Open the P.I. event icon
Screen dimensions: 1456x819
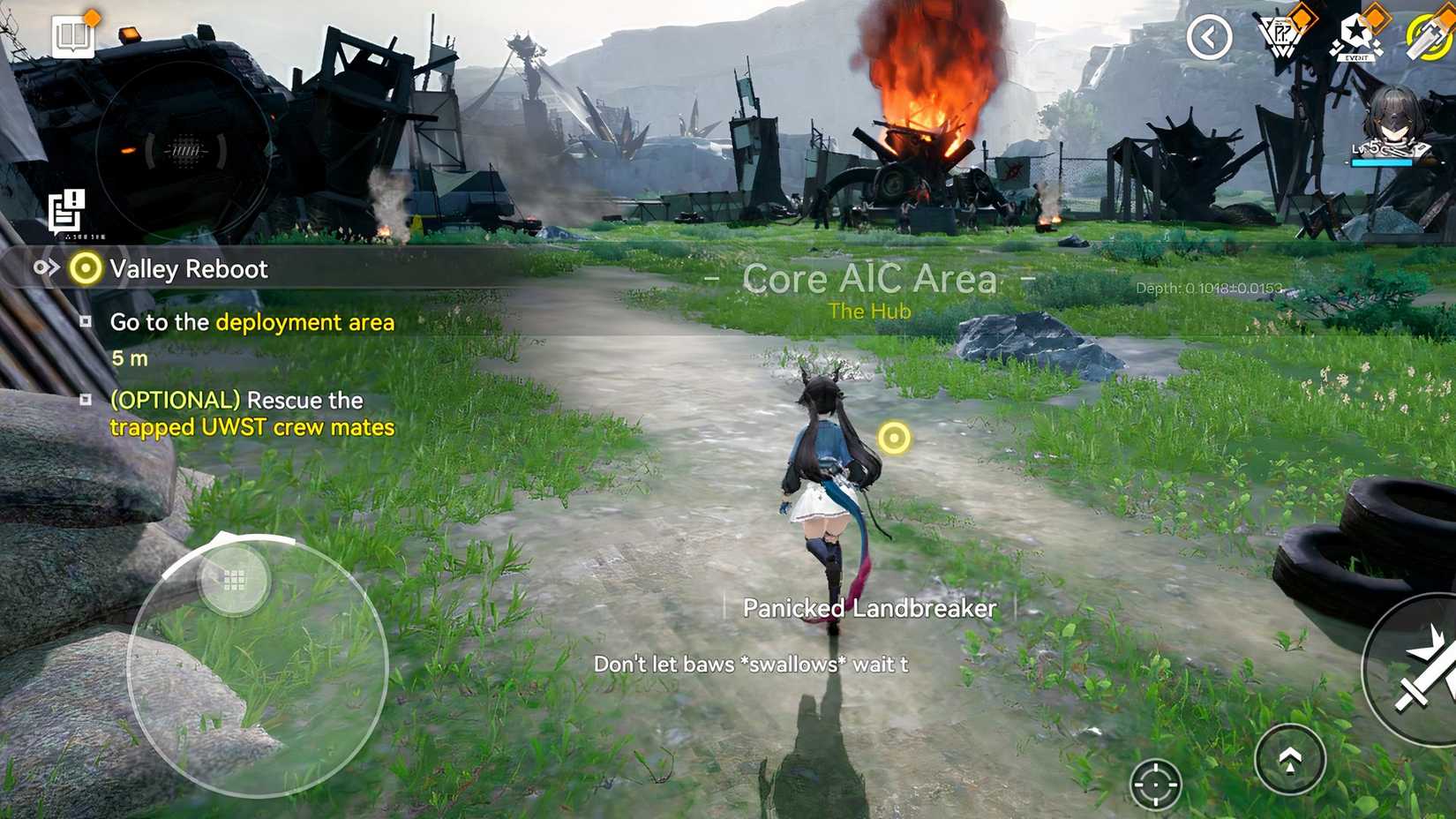1281,37
